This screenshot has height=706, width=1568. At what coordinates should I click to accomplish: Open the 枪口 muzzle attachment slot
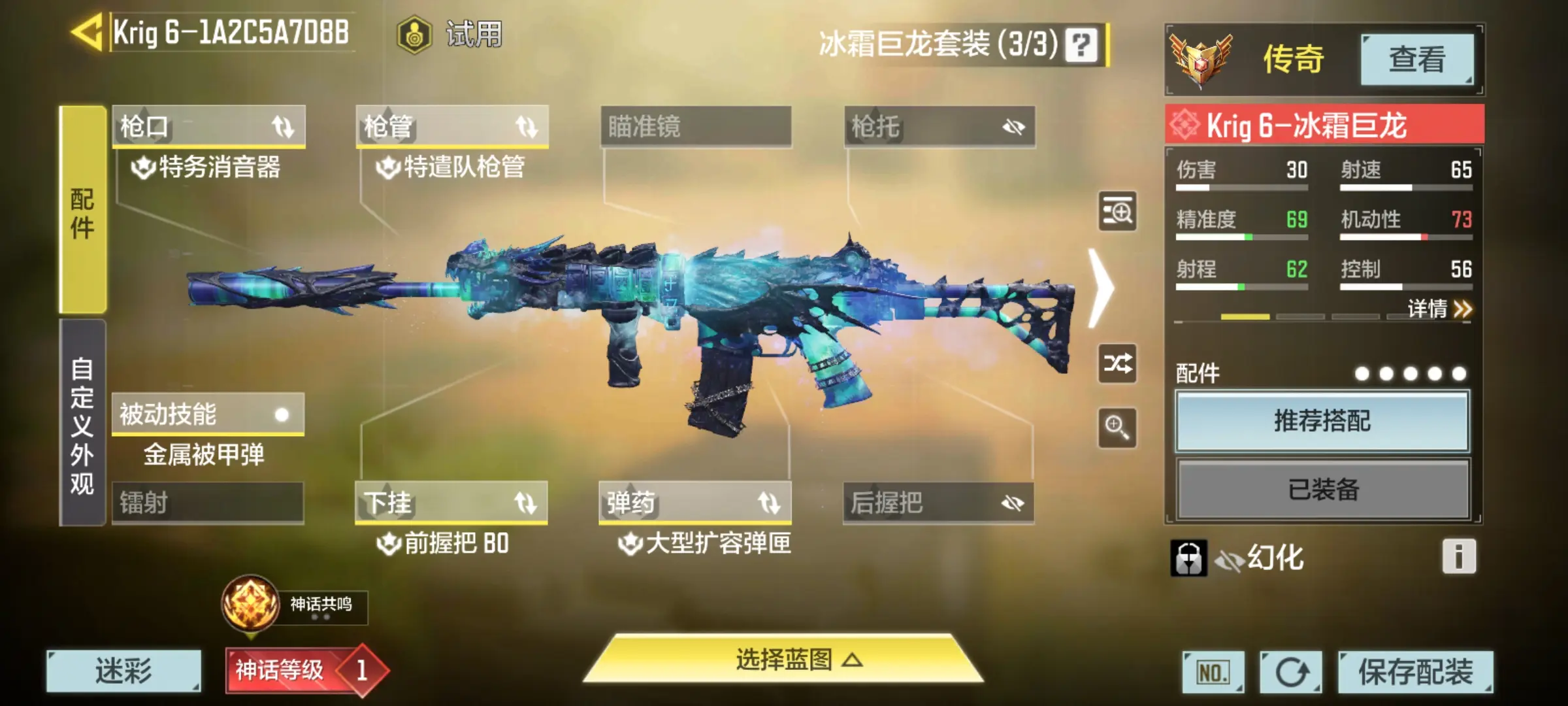[208, 126]
